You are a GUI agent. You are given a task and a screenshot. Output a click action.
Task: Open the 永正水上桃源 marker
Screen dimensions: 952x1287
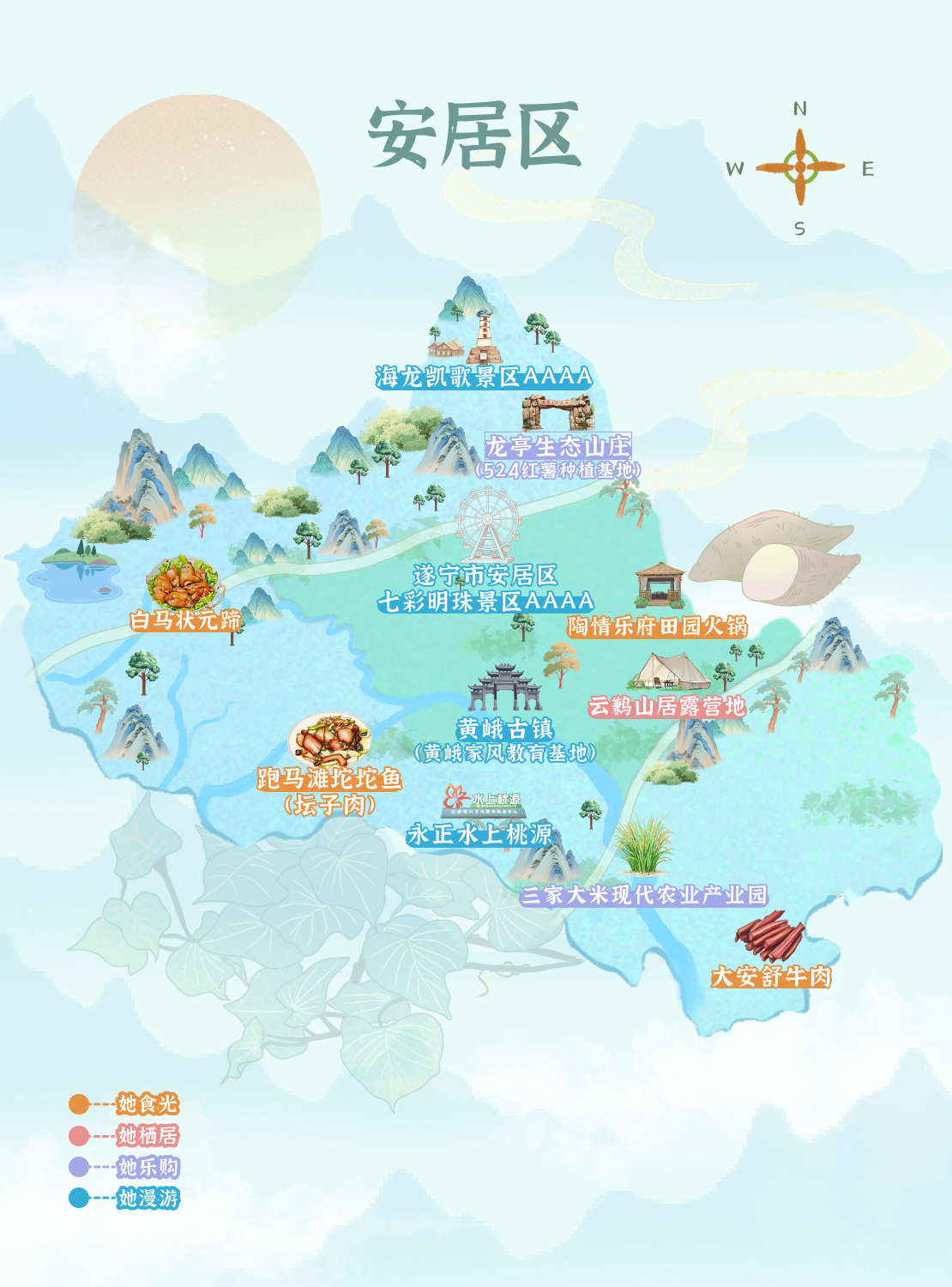[479, 834]
